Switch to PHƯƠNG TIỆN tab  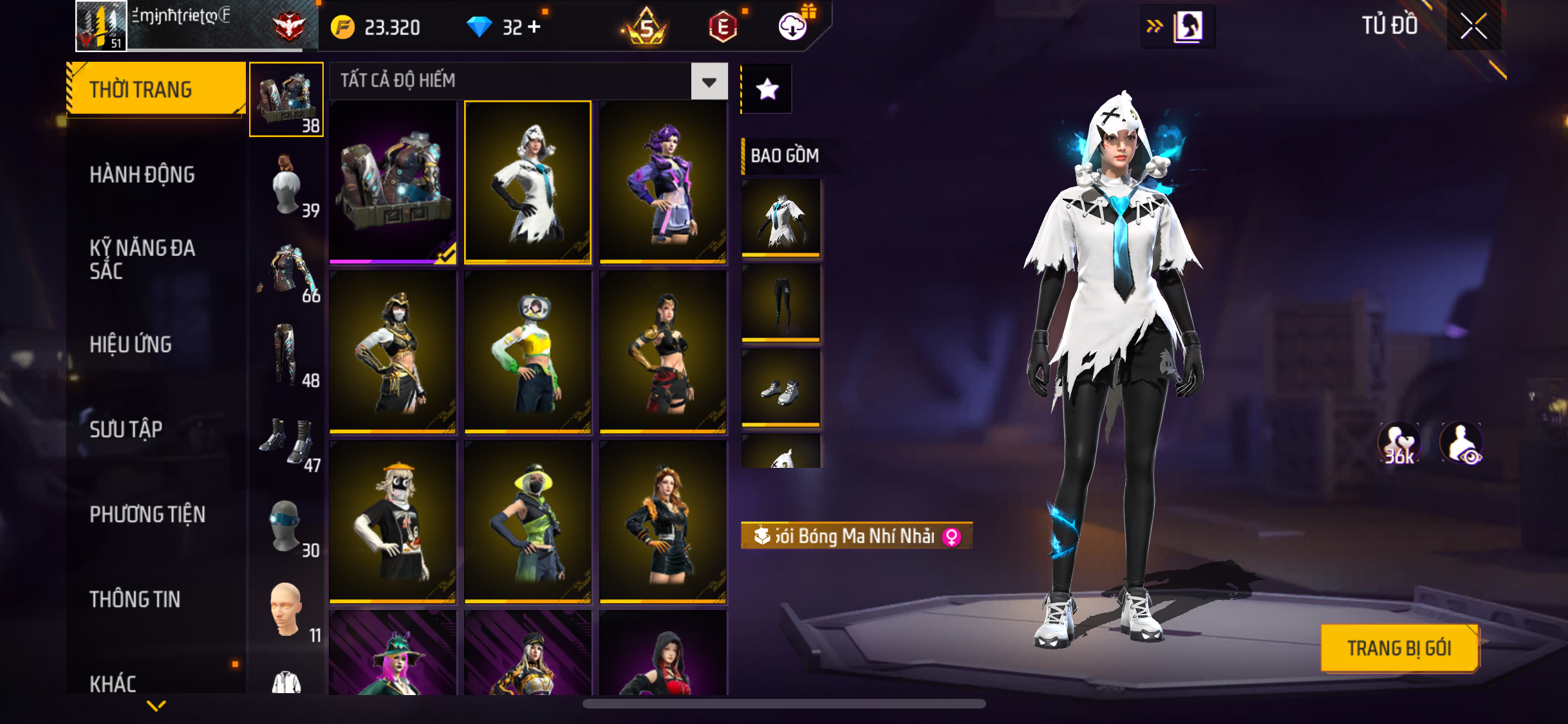(147, 514)
